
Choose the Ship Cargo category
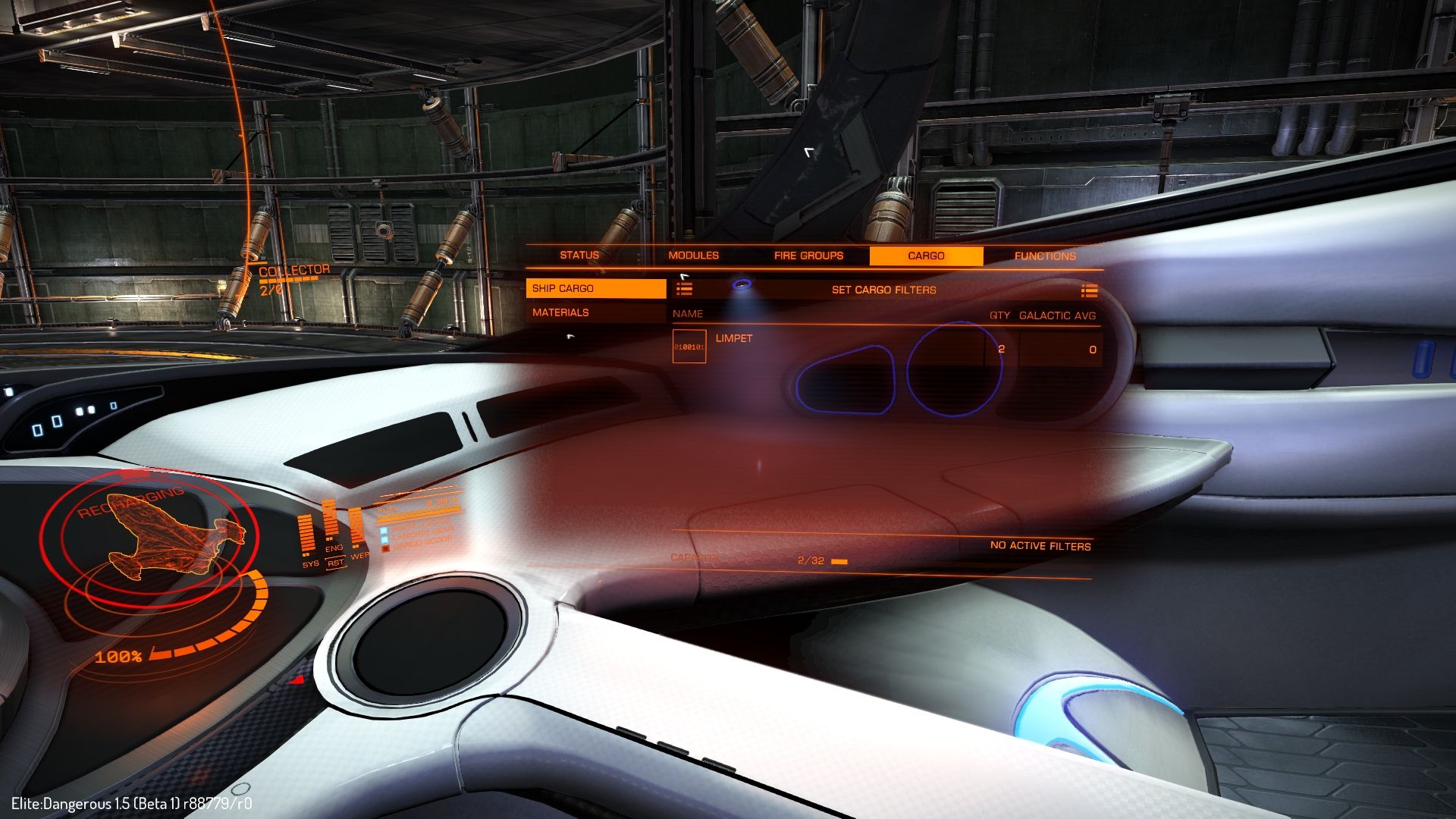(x=595, y=288)
